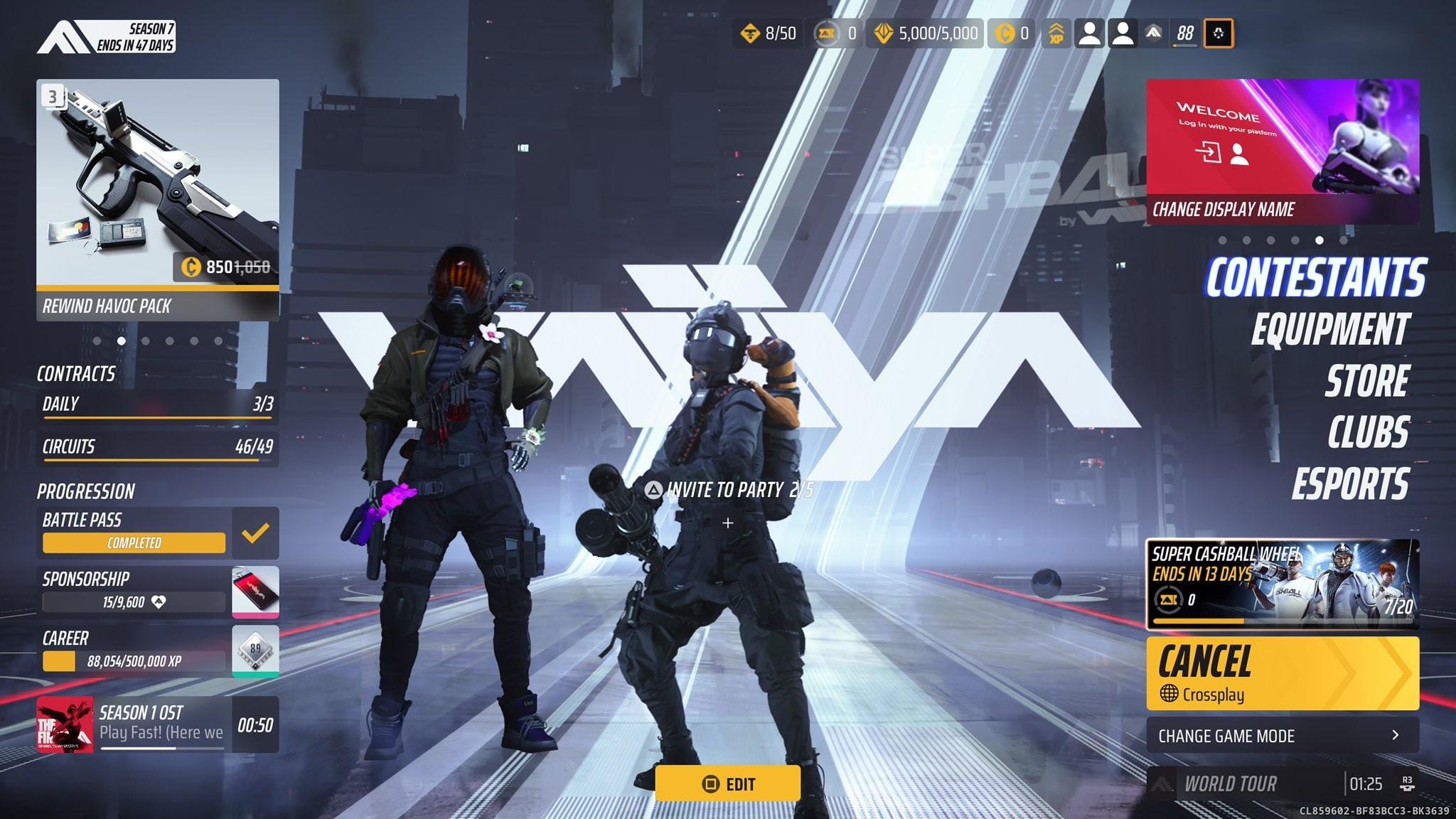The image size is (1456, 819).
Task: Show the Circuits contracts progress
Action: coord(157,447)
